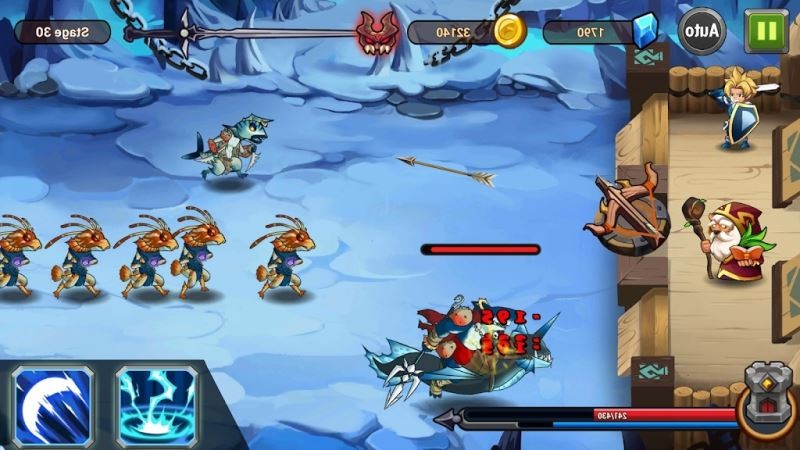The height and width of the screenshot is (450, 800).
Task: Toggle the Auto battle button
Action: click(x=702, y=31)
